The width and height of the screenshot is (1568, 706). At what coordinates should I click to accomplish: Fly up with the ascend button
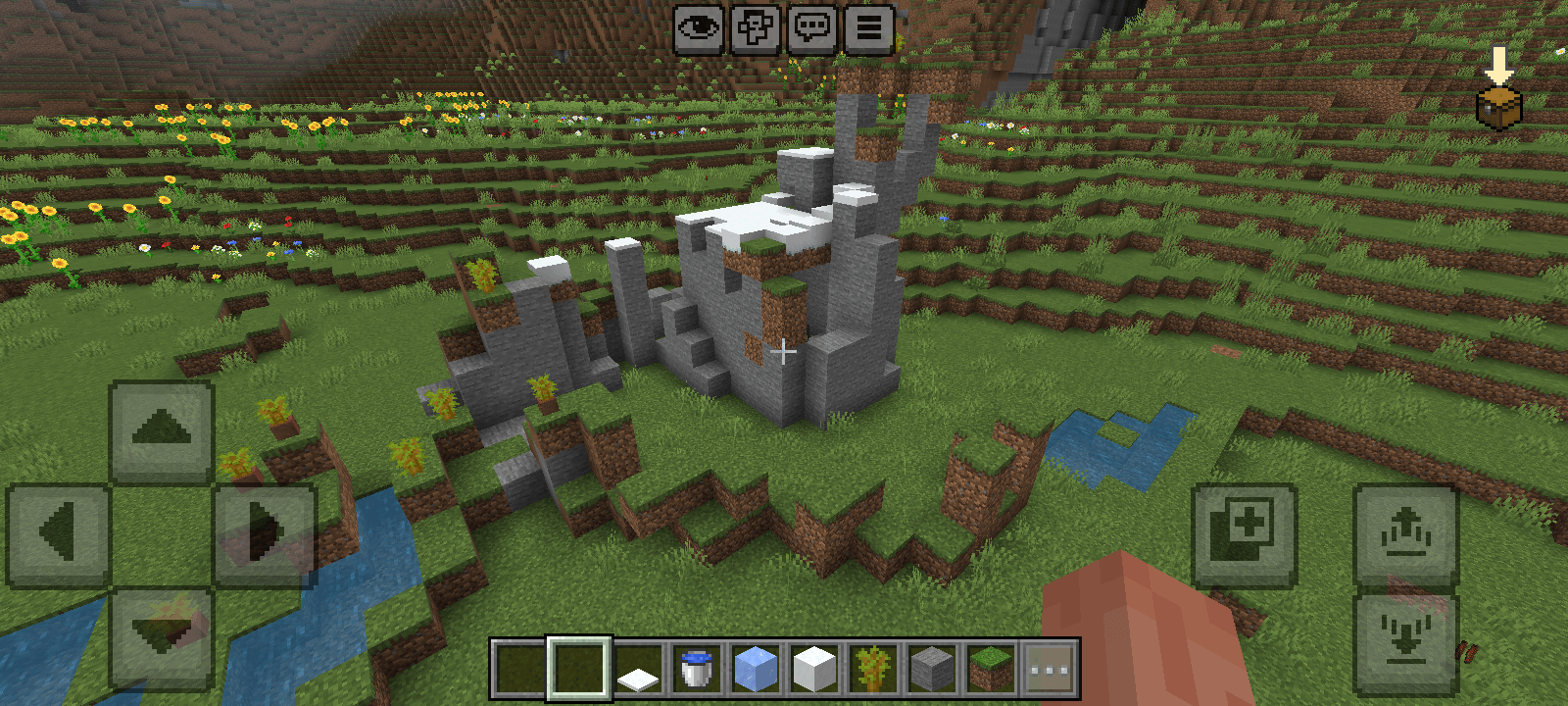(1406, 534)
